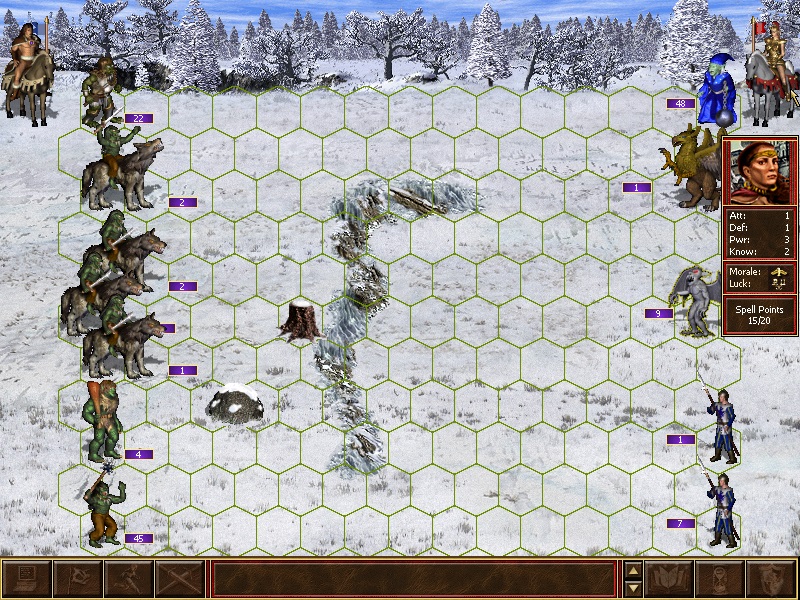Click the combat log message bar
The width and height of the screenshot is (800, 600).
[414, 579]
